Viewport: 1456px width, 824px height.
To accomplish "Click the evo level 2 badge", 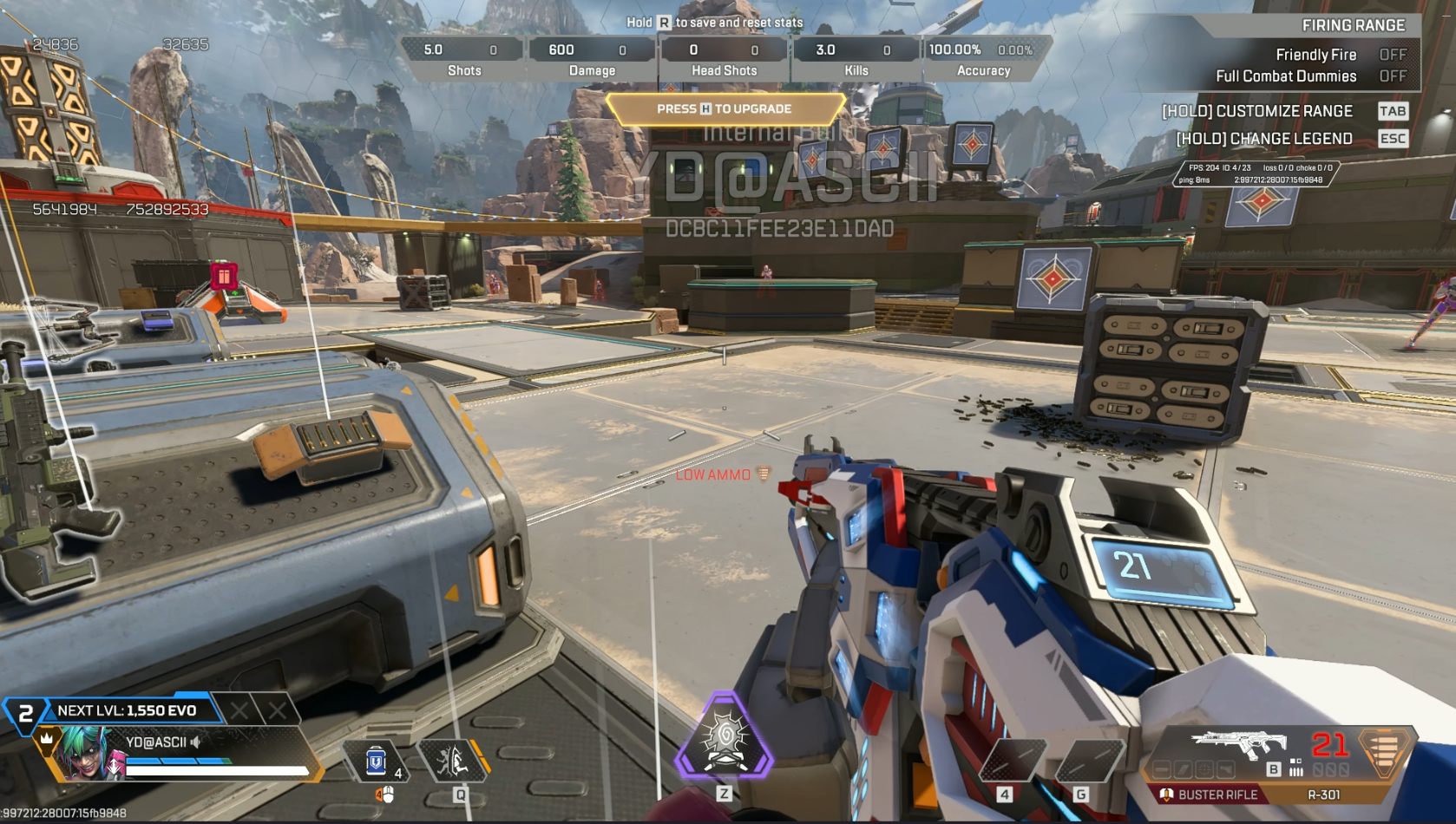I will click(25, 713).
